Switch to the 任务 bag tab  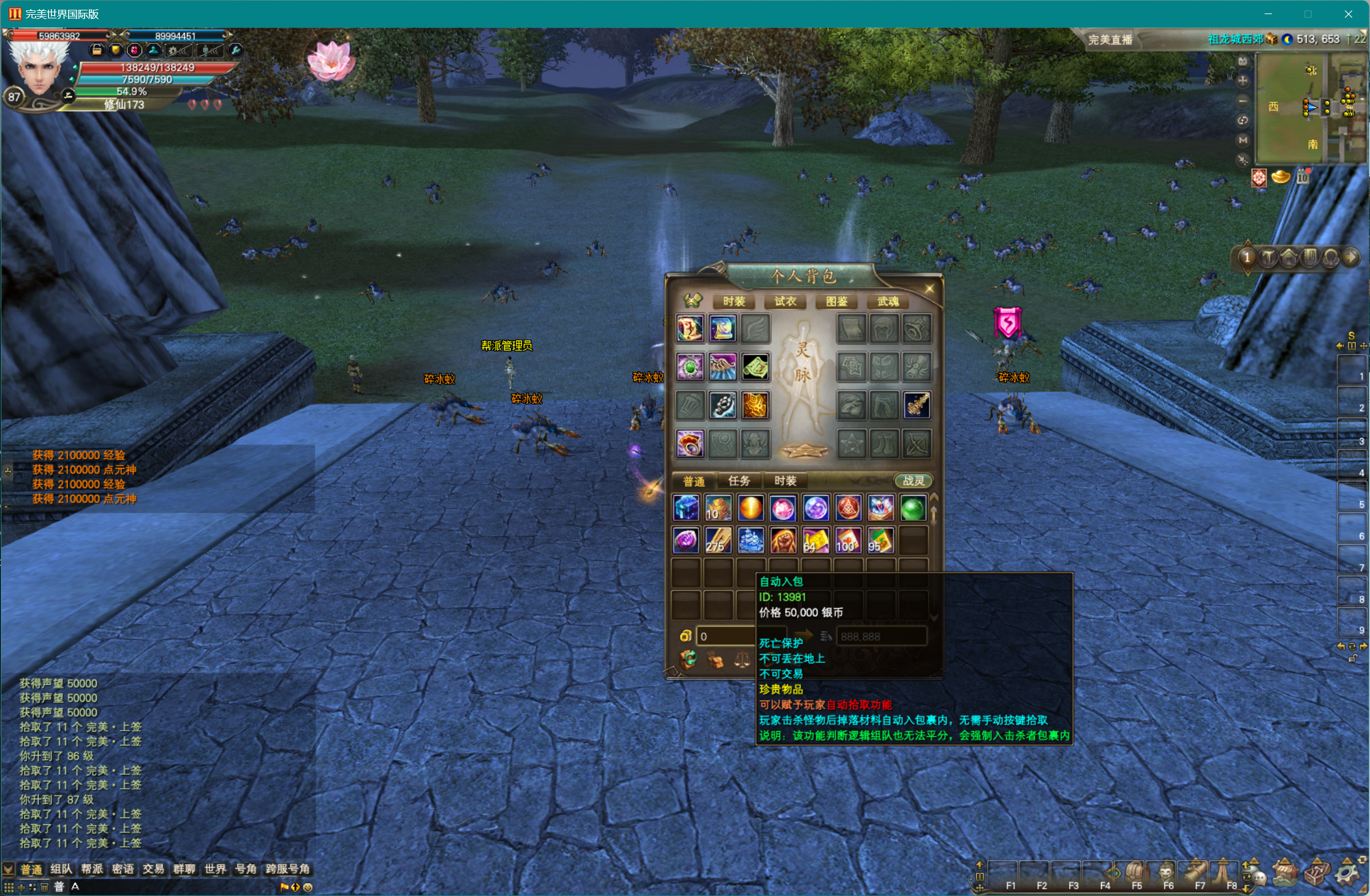click(x=739, y=481)
